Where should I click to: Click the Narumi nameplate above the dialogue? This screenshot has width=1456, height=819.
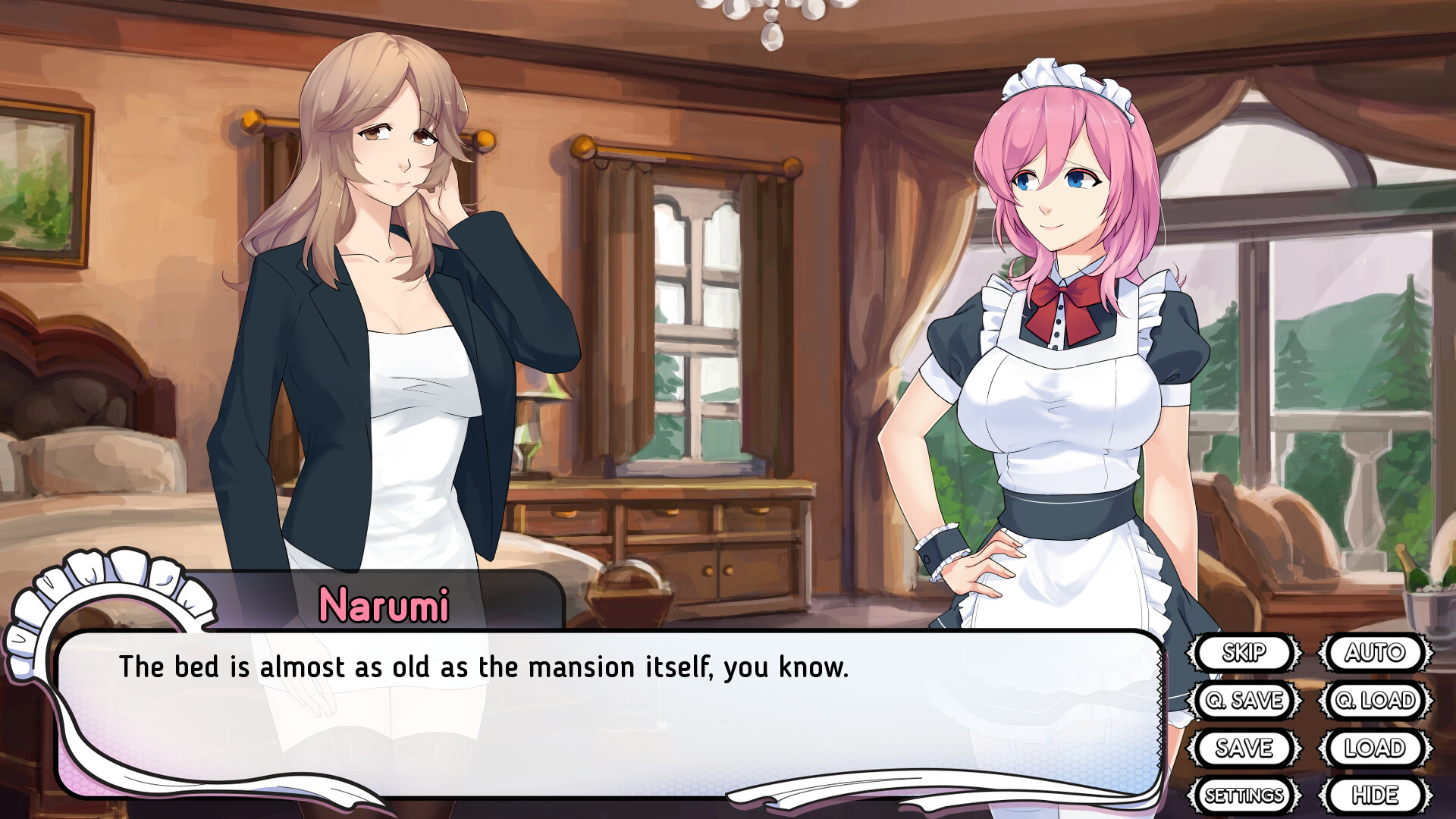pyautogui.click(x=385, y=605)
